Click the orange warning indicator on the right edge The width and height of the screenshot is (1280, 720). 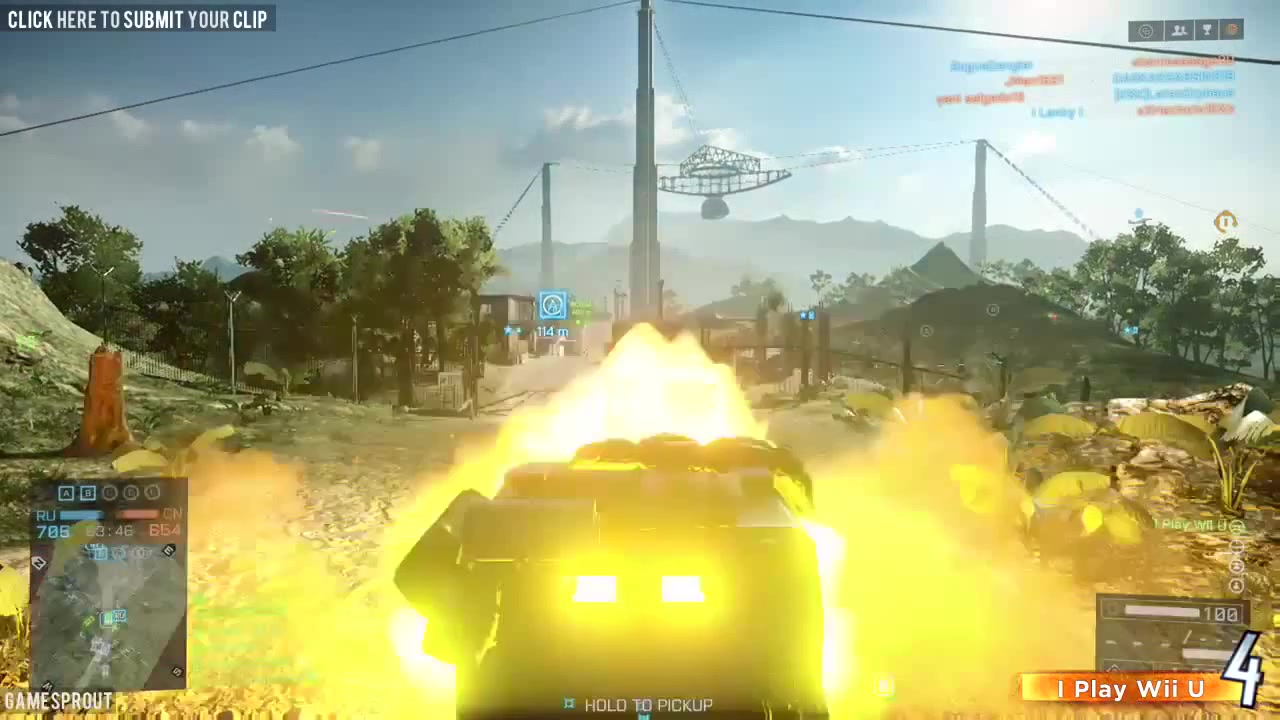click(x=1226, y=222)
